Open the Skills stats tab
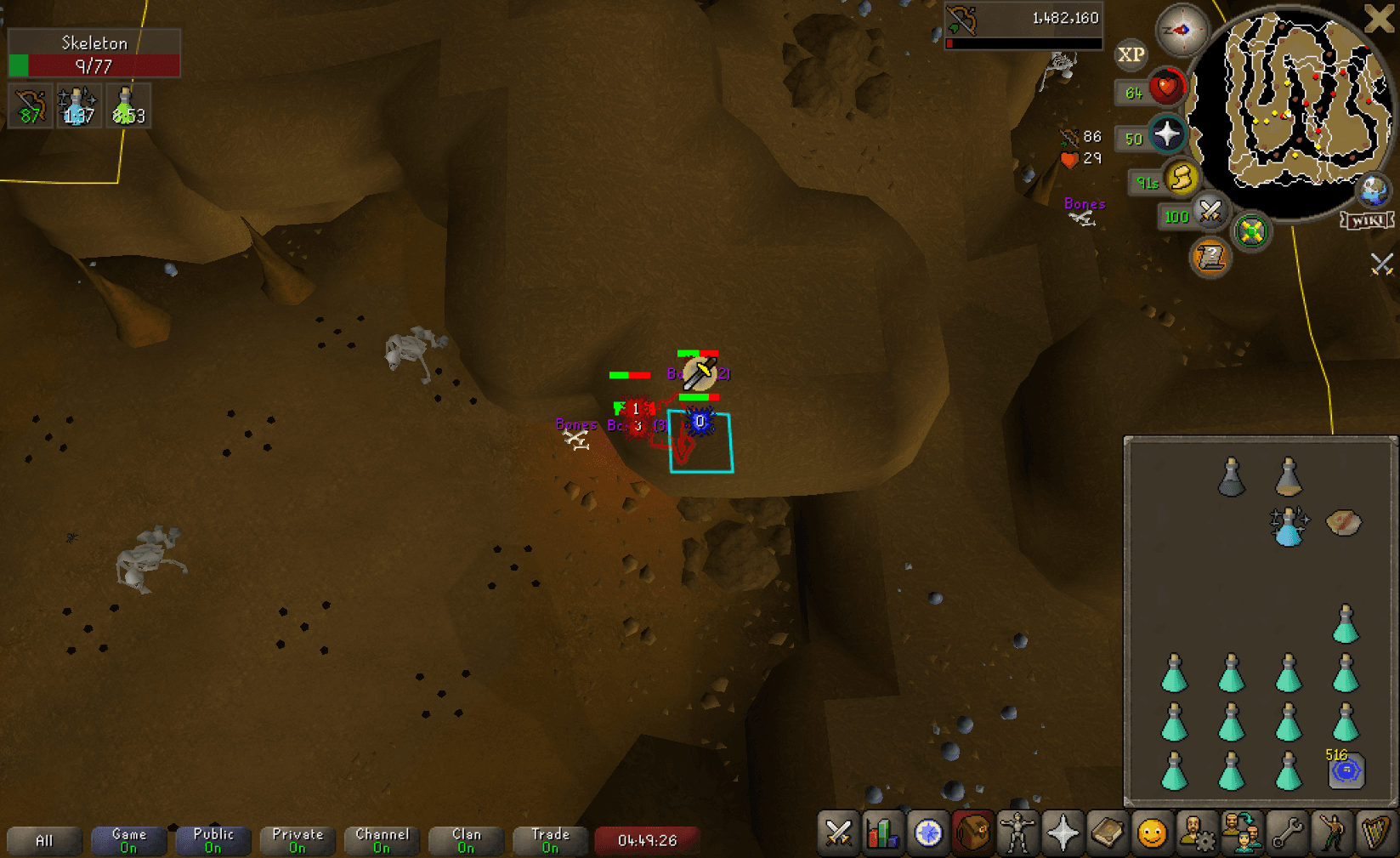Viewport: 1400px width, 858px height. coord(883,833)
